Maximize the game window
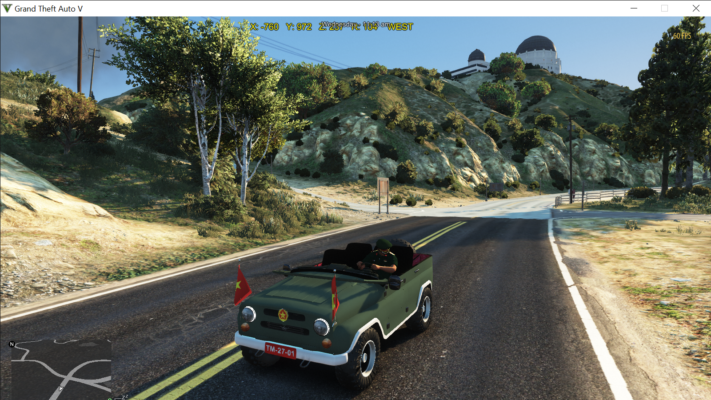The image size is (711, 400). pyautogui.click(x=664, y=8)
